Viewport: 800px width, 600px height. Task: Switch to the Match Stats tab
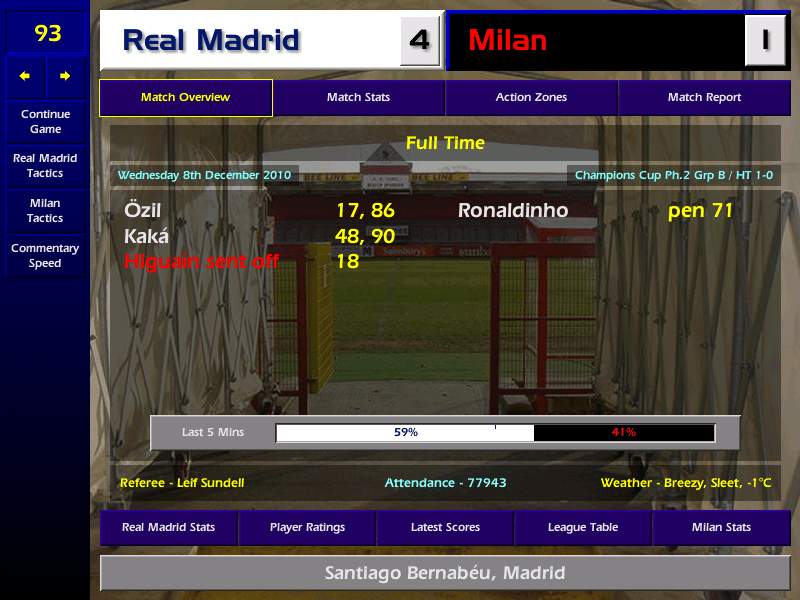358,98
